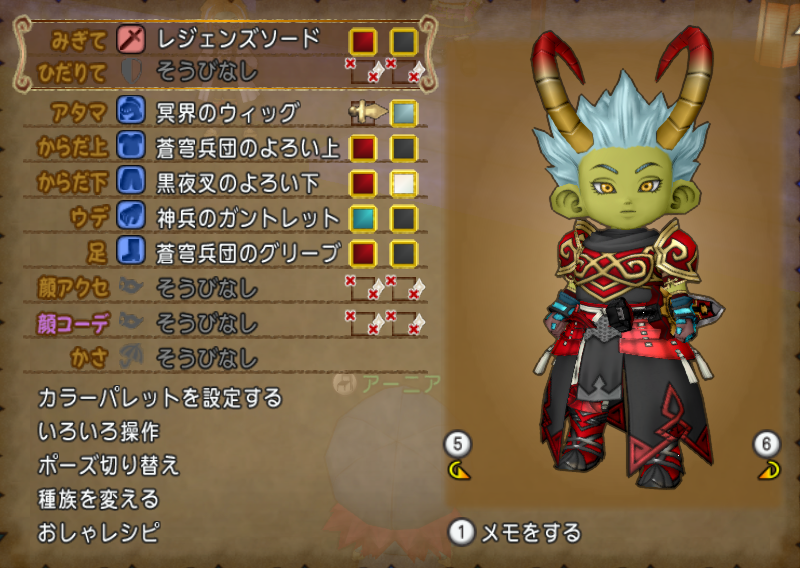Image resolution: width=800 pixels, height=568 pixels.
Task: Select 種族を変える to change race
Action: [x=98, y=498]
